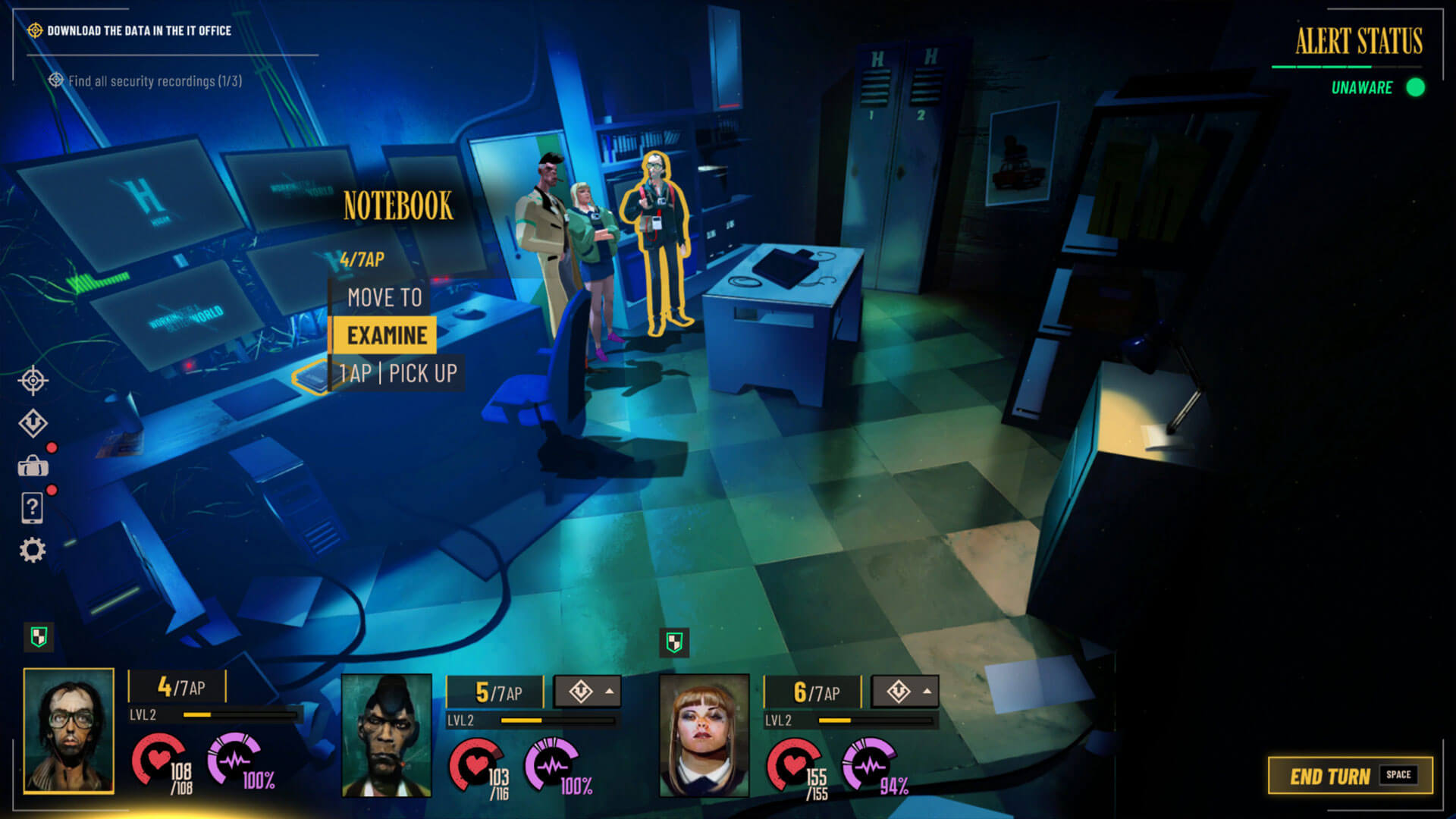Screen dimensions: 1456x819
Task: Click the diamond arrow sidebar icon
Action: (33, 423)
